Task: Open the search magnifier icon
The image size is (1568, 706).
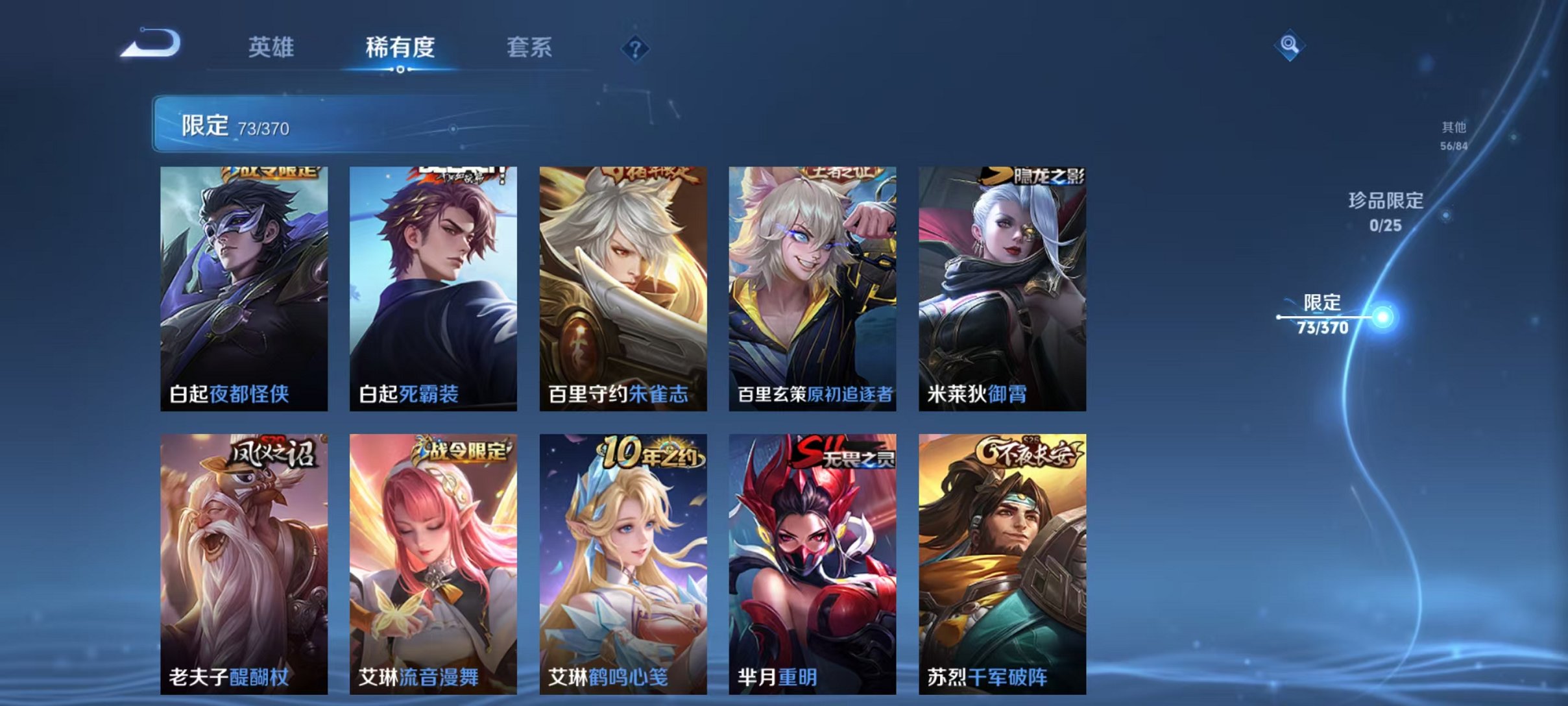Action: click(x=1291, y=47)
